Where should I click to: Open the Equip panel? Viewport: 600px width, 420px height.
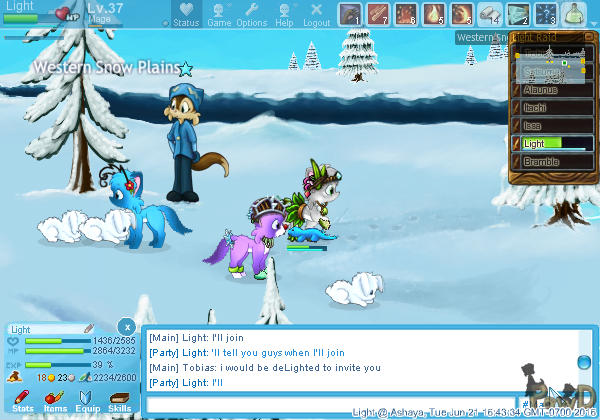coord(87,402)
